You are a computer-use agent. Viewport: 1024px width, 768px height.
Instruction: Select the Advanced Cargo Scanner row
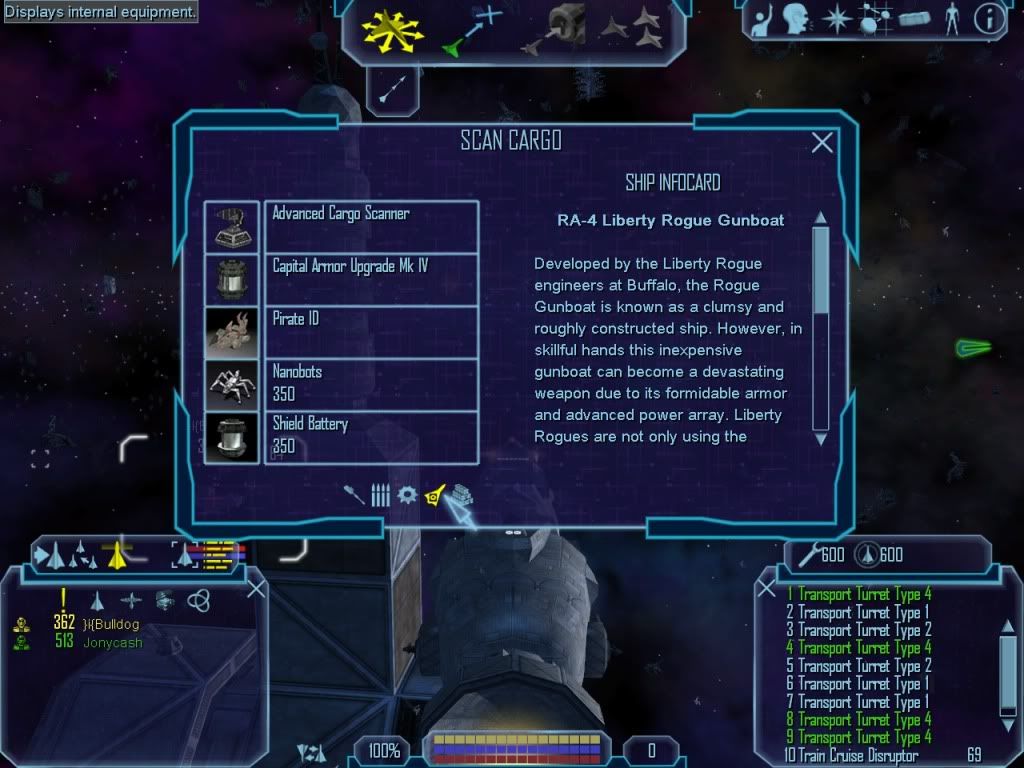pyautogui.click(x=370, y=226)
